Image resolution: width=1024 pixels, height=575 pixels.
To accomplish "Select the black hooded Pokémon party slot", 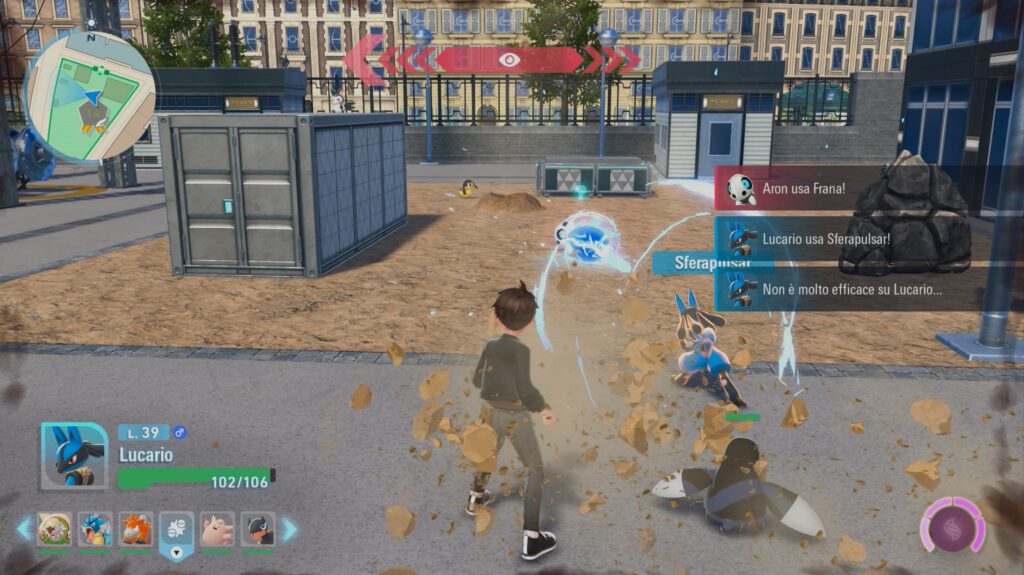I will click(258, 528).
